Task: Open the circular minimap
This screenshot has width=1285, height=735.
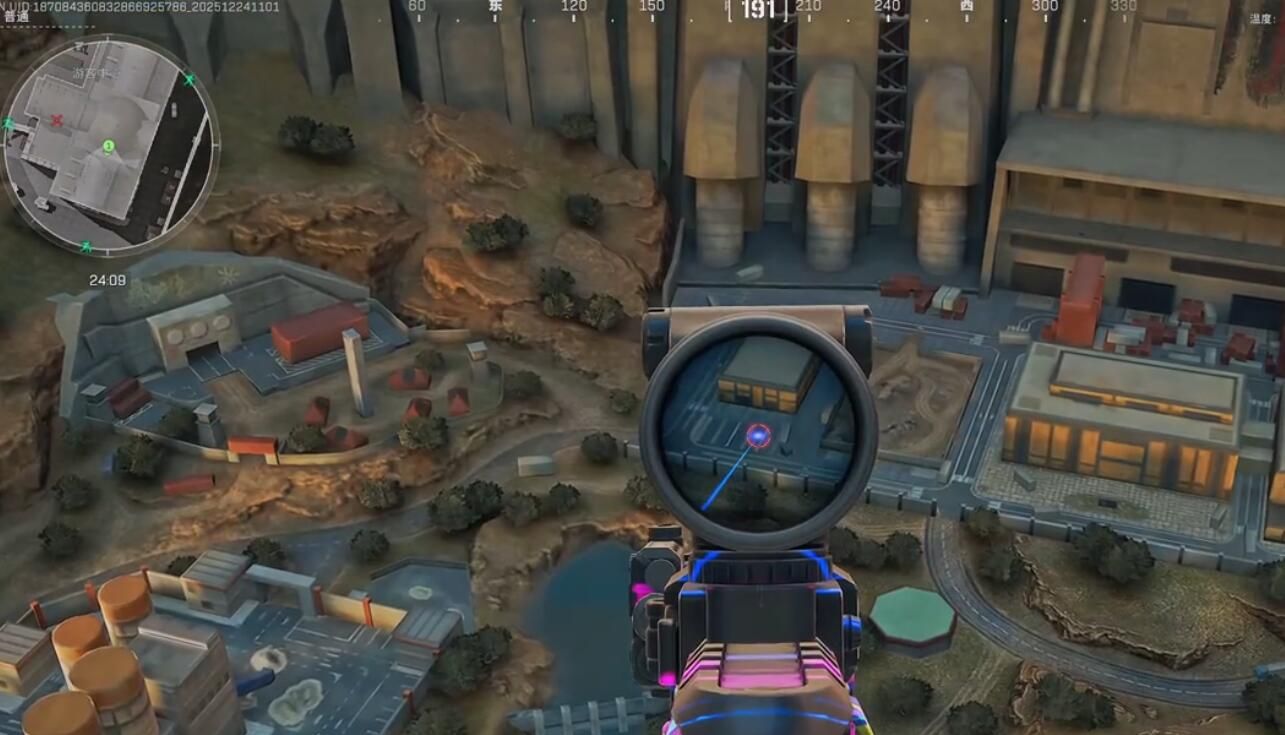Action: [x=109, y=146]
